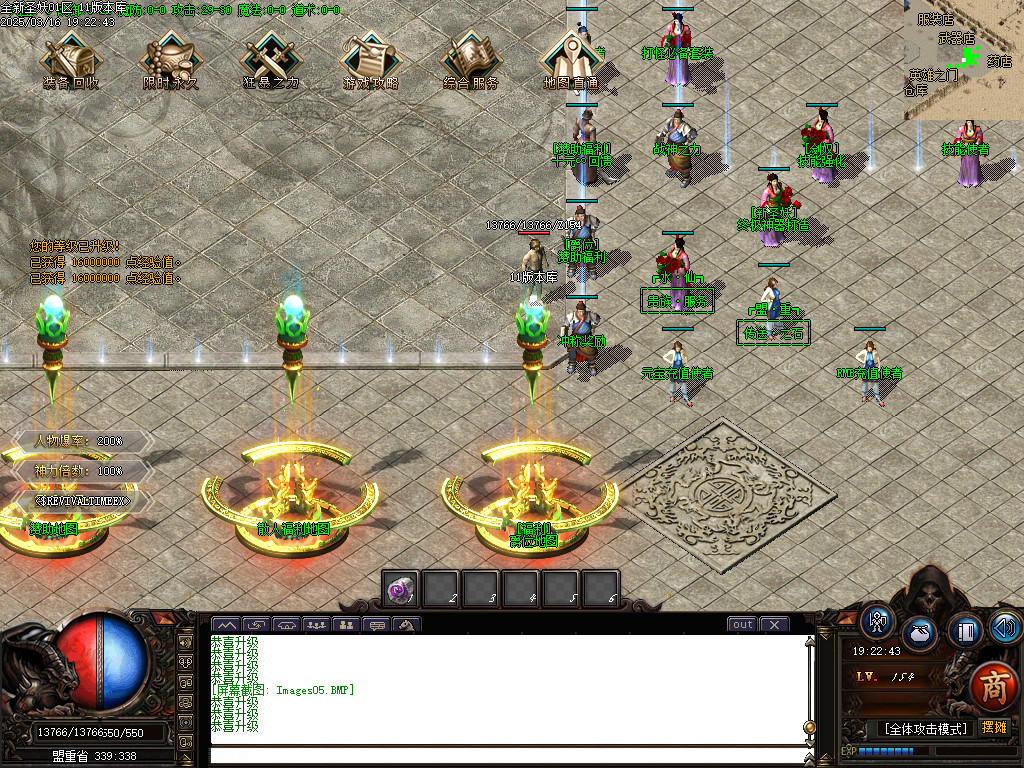
Task: Select the first chat channel tab
Action: [227, 625]
